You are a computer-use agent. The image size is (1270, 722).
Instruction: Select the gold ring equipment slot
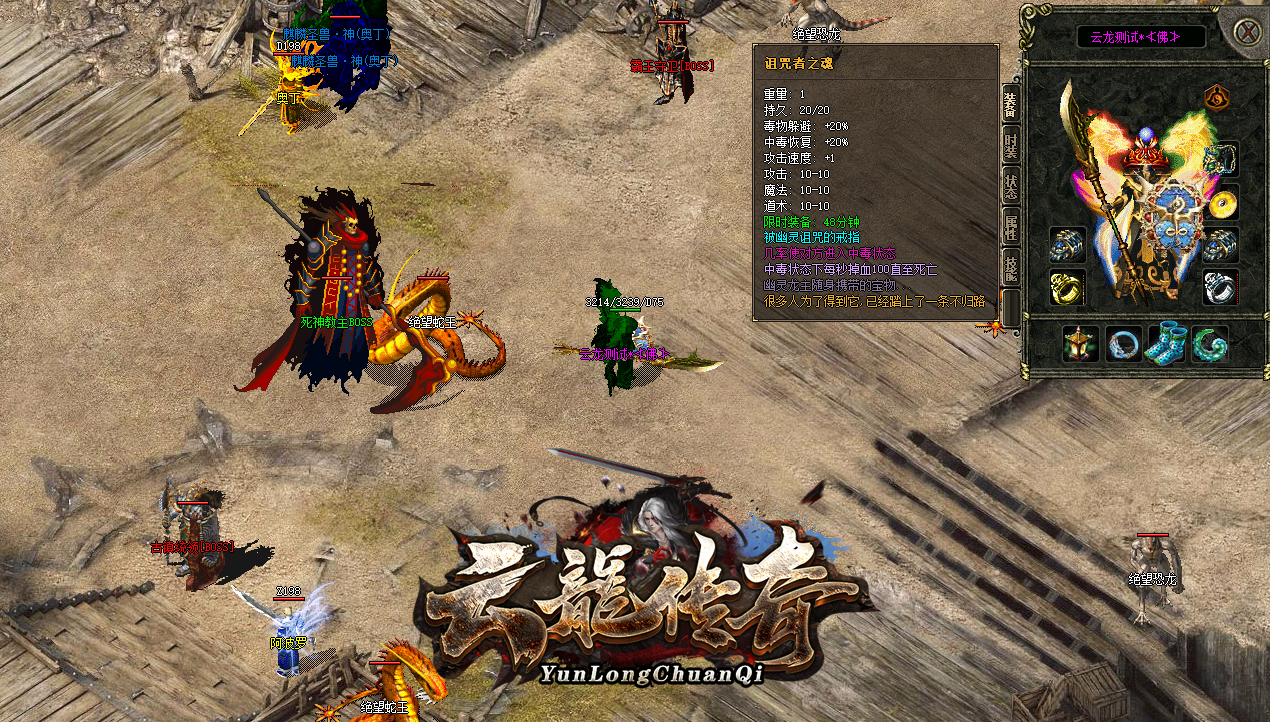point(1067,288)
